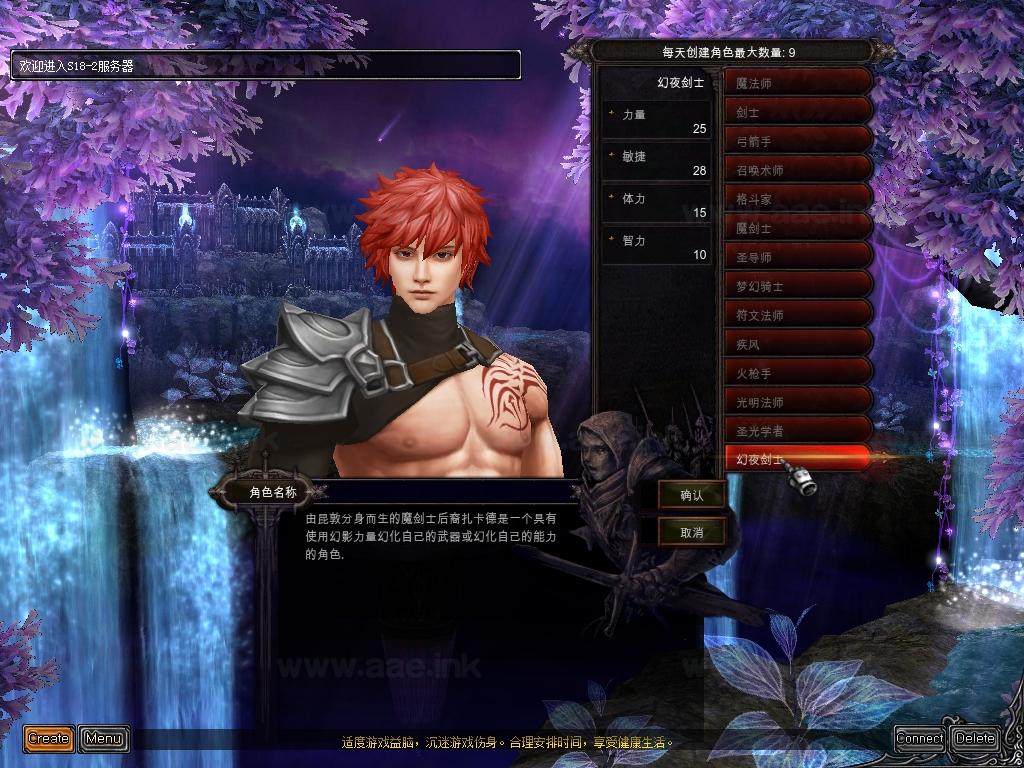Image resolution: width=1024 pixels, height=768 pixels.
Task: Pick the 弓箭手 class
Action: coord(798,141)
